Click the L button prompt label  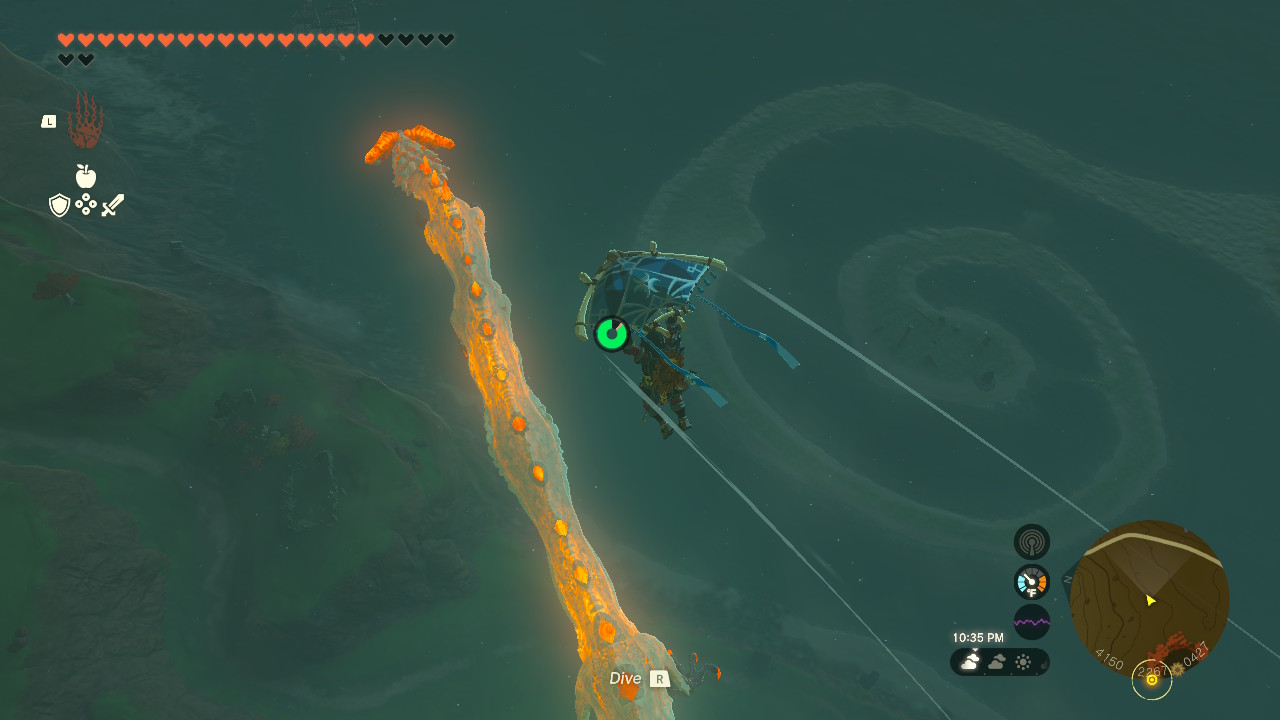click(x=48, y=121)
